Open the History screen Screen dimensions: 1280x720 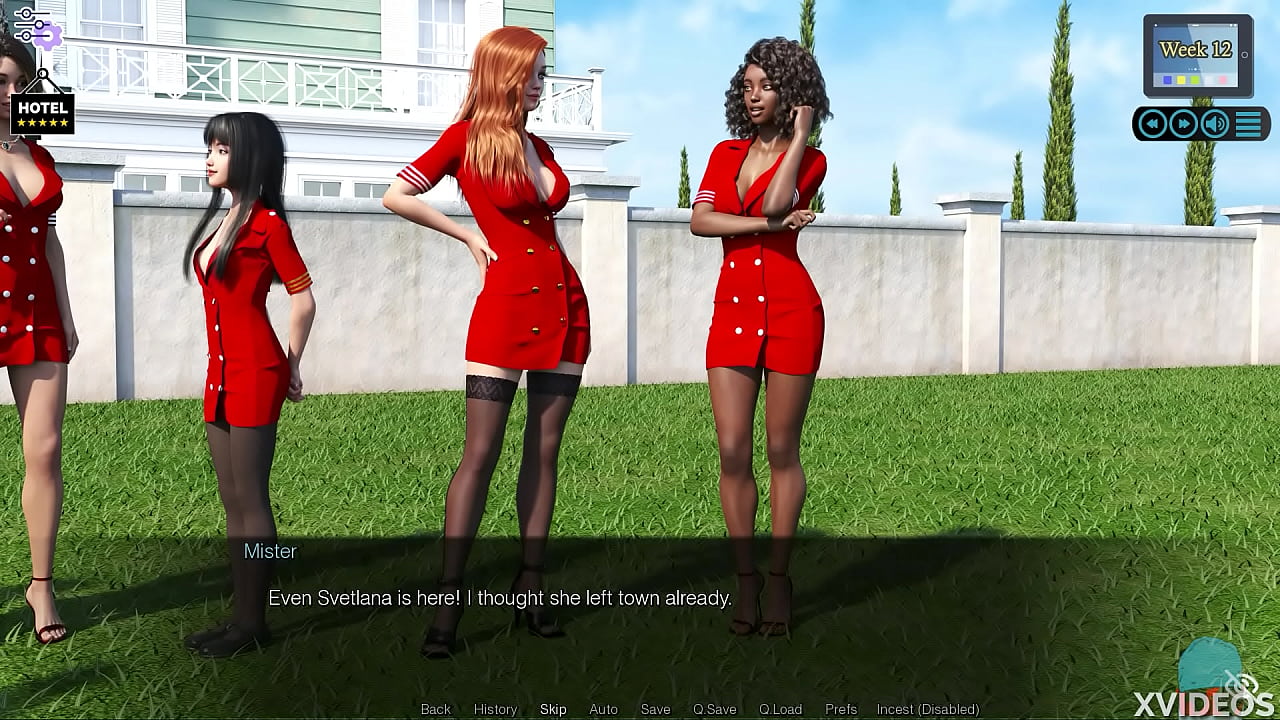(x=495, y=709)
